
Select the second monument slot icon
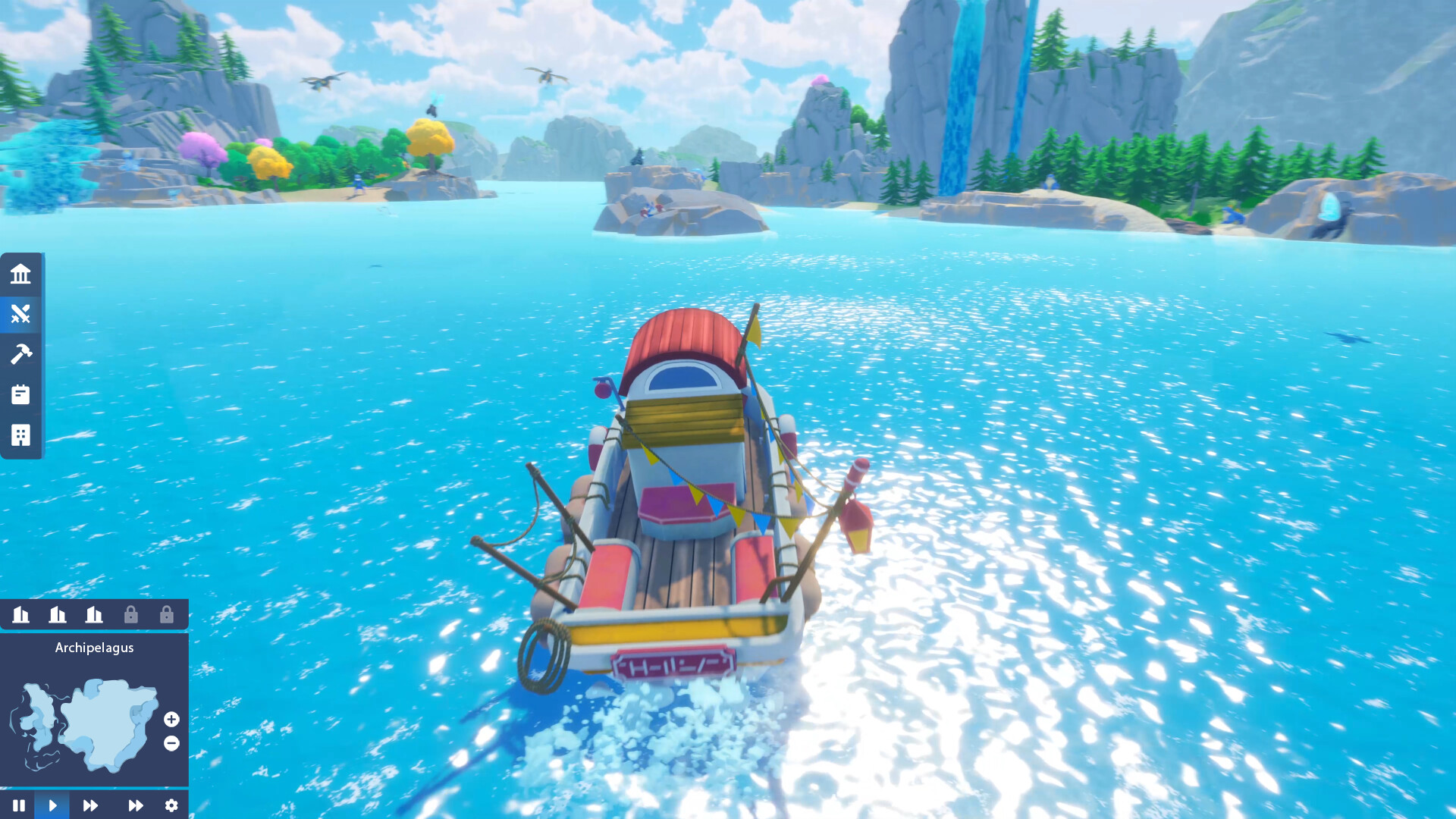tap(58, 615)
